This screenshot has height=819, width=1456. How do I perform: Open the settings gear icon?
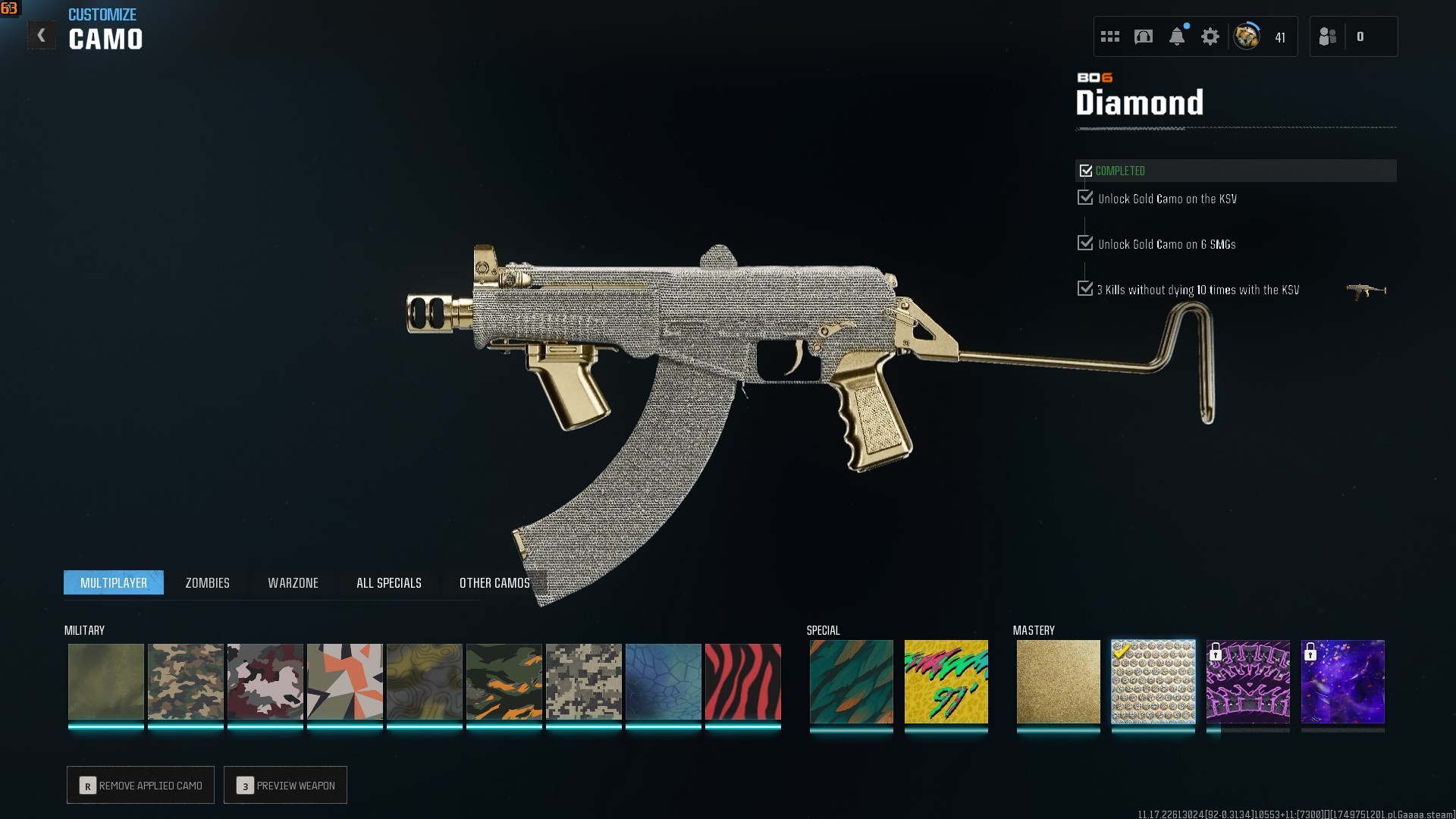tap(1210, 36)
